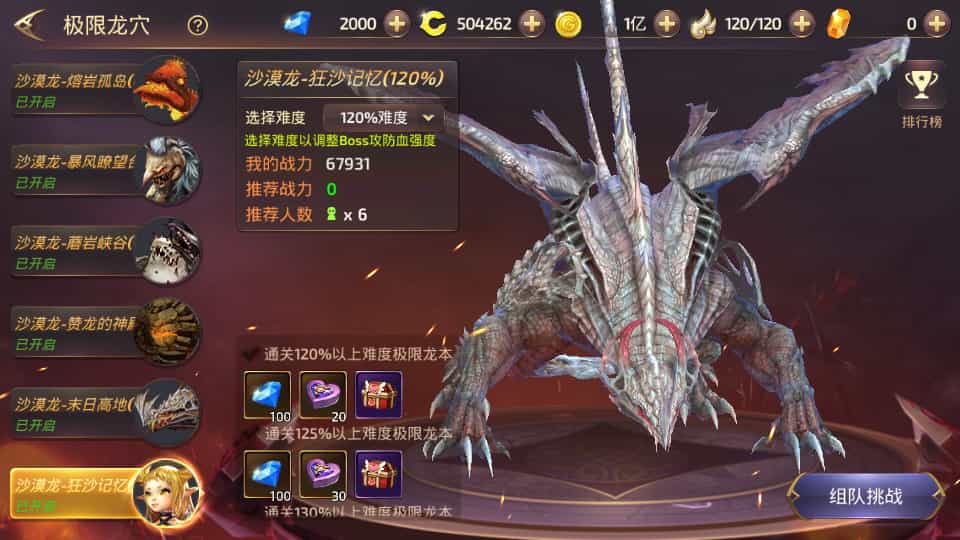The height and width of the screenshot is (540, 960).
Task: Tap the plus beside the orange crystal
Action: (x=936, y=23)
